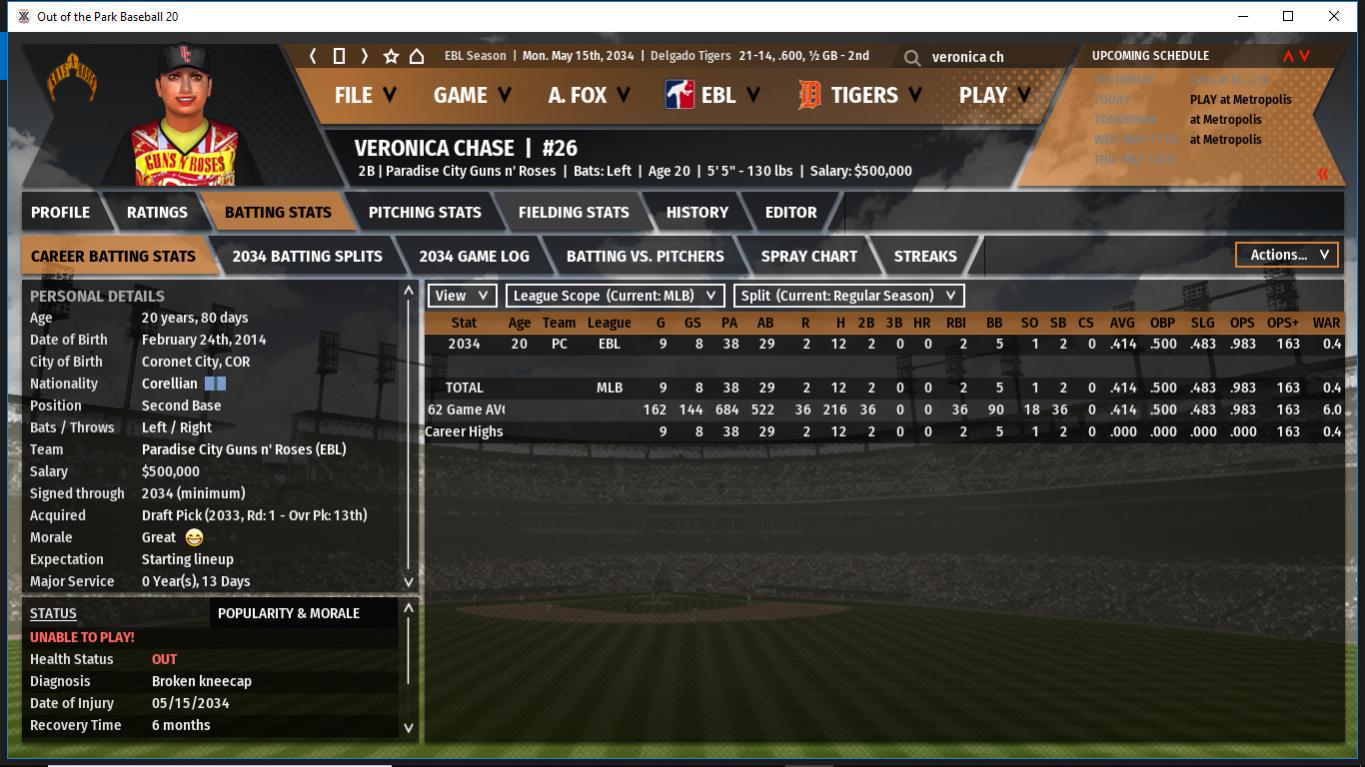Image resolution: width=1365 pixels, height=767 pixels.
Task: Click the player search field
Action: click(x=990, y=57)
